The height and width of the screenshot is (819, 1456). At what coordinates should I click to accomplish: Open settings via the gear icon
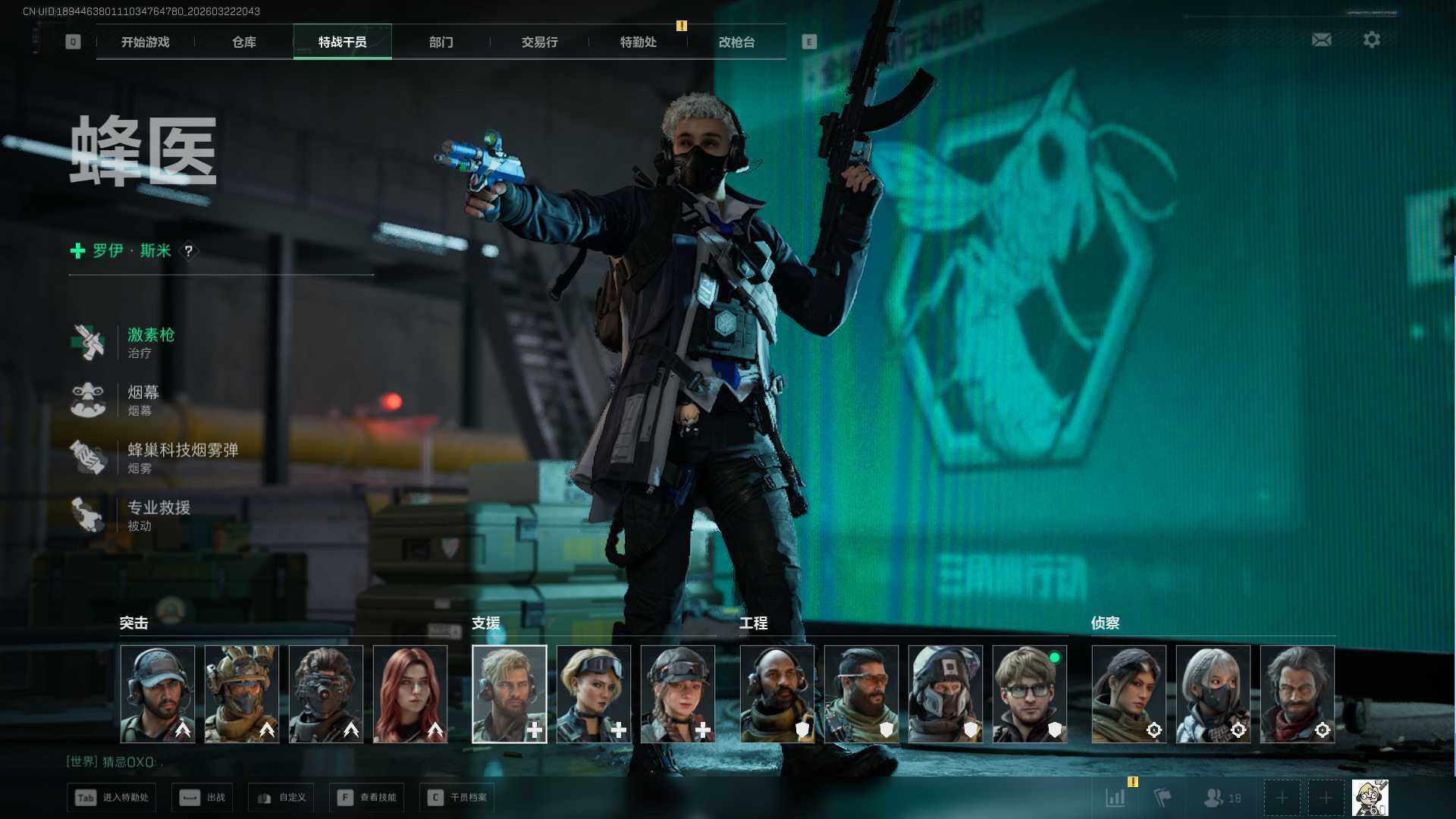click(x=1371, y=39)
